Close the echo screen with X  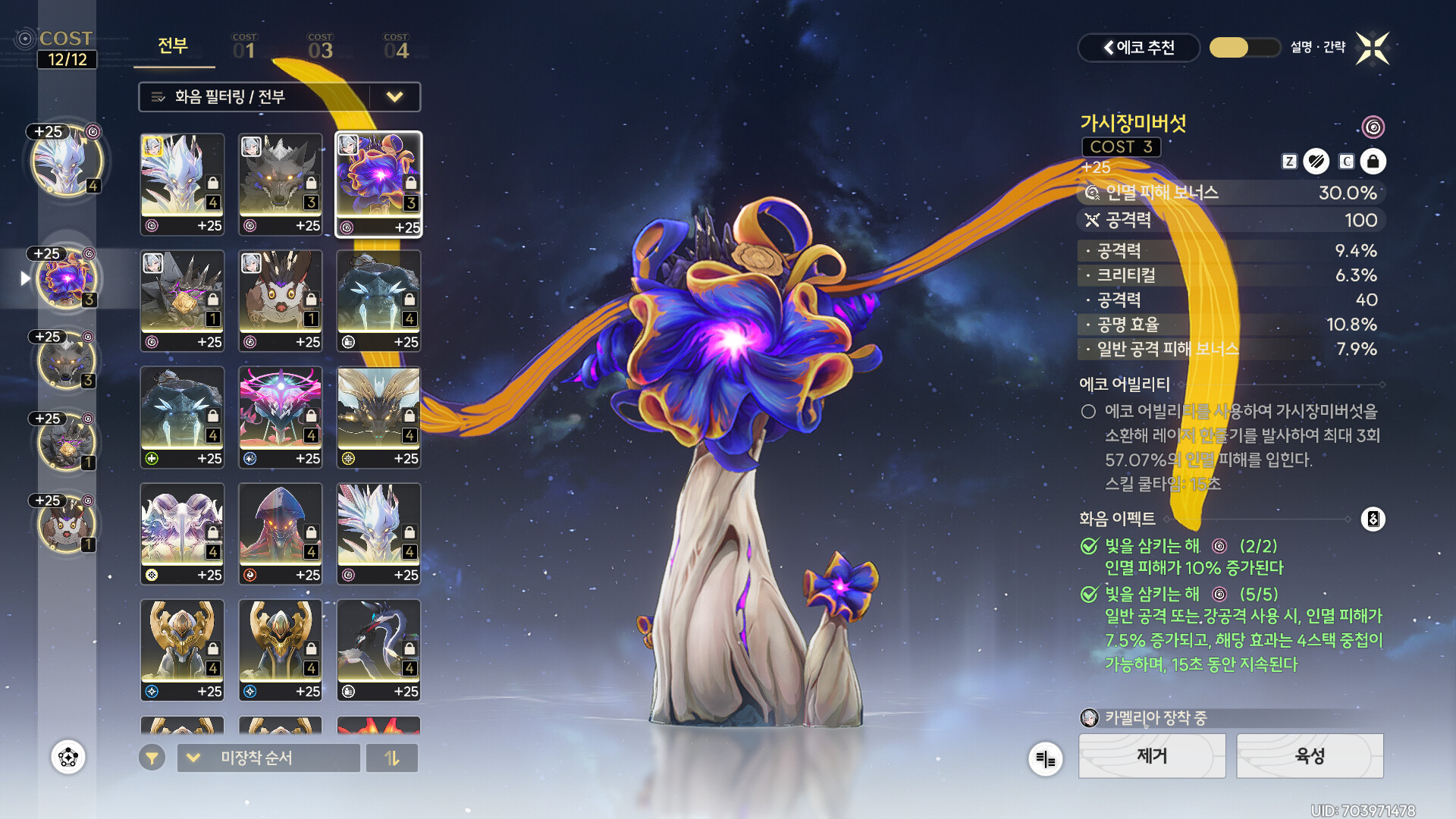click(x=1373, y=49)
